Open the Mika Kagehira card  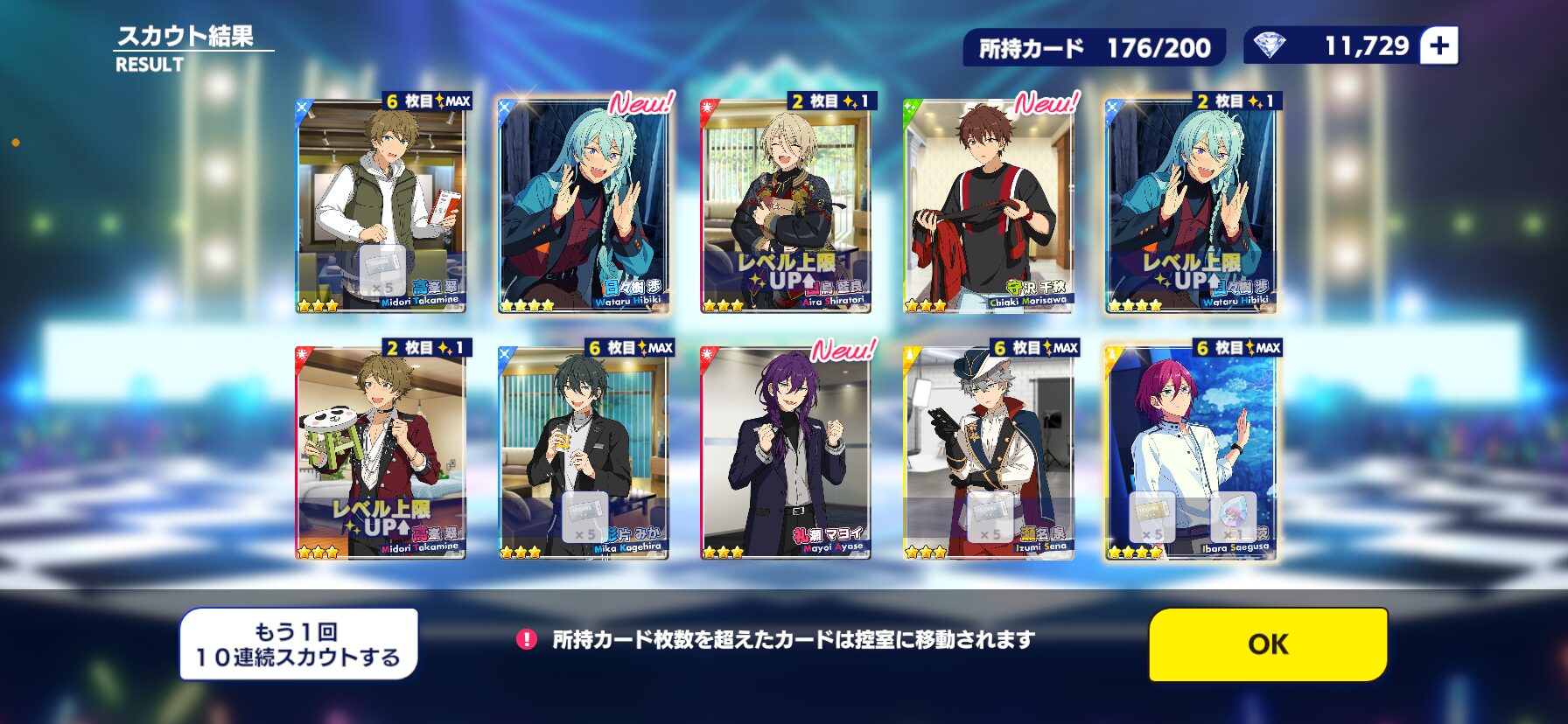coord(583,453)
